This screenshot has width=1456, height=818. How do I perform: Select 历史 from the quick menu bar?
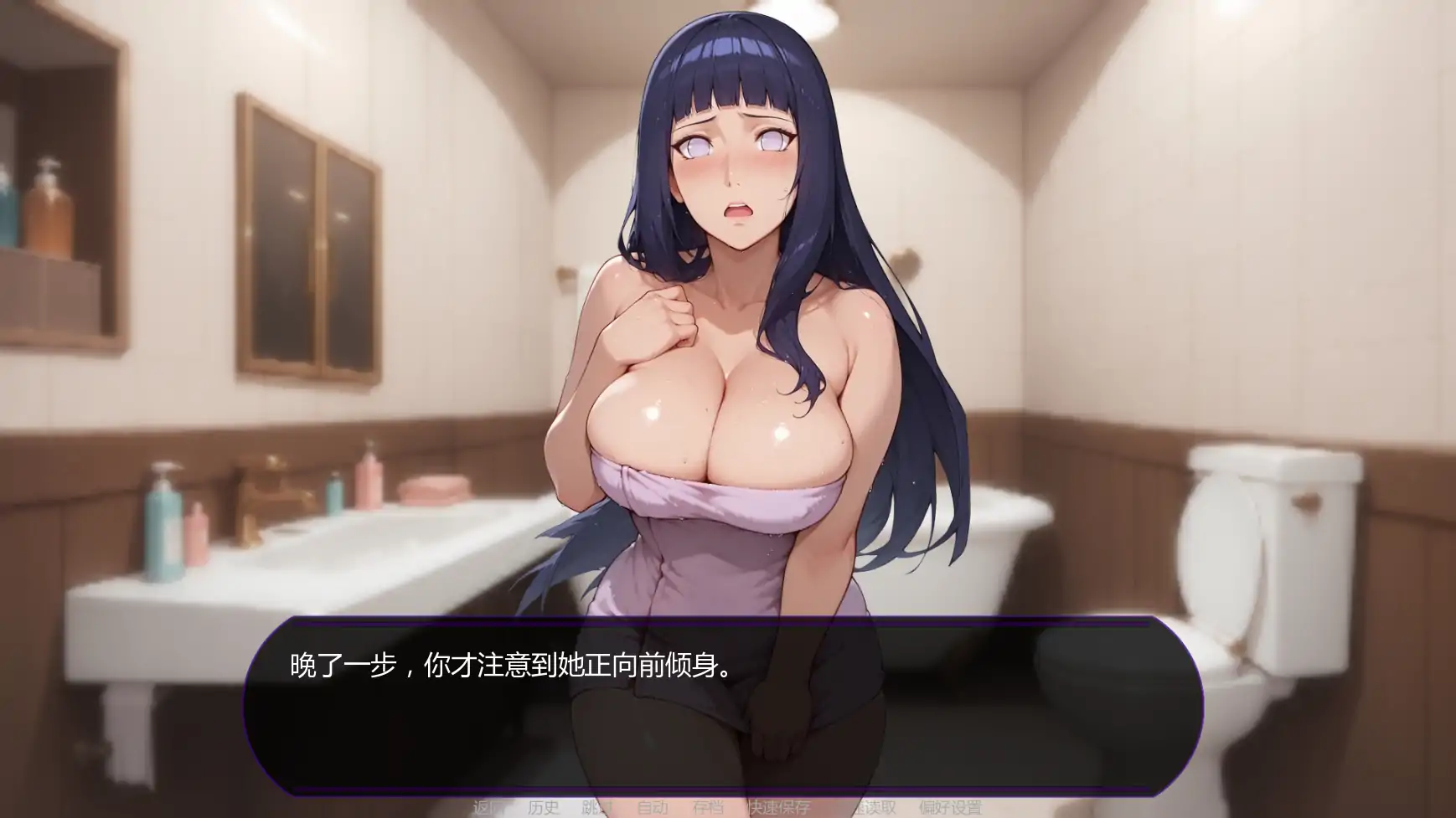click(543, 806)
